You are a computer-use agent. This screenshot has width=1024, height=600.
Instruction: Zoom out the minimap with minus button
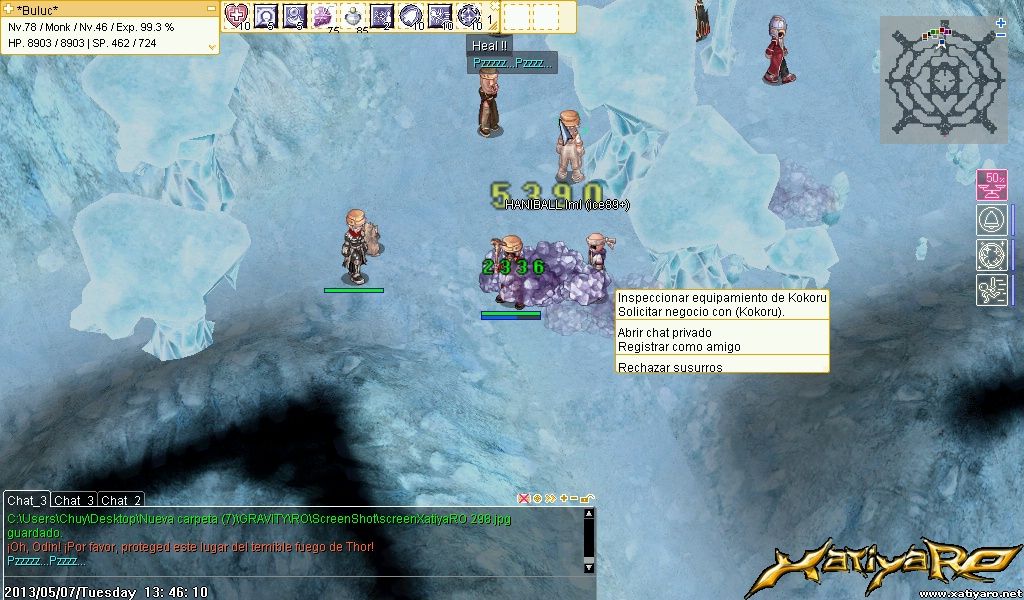[x=1001, y=35]
